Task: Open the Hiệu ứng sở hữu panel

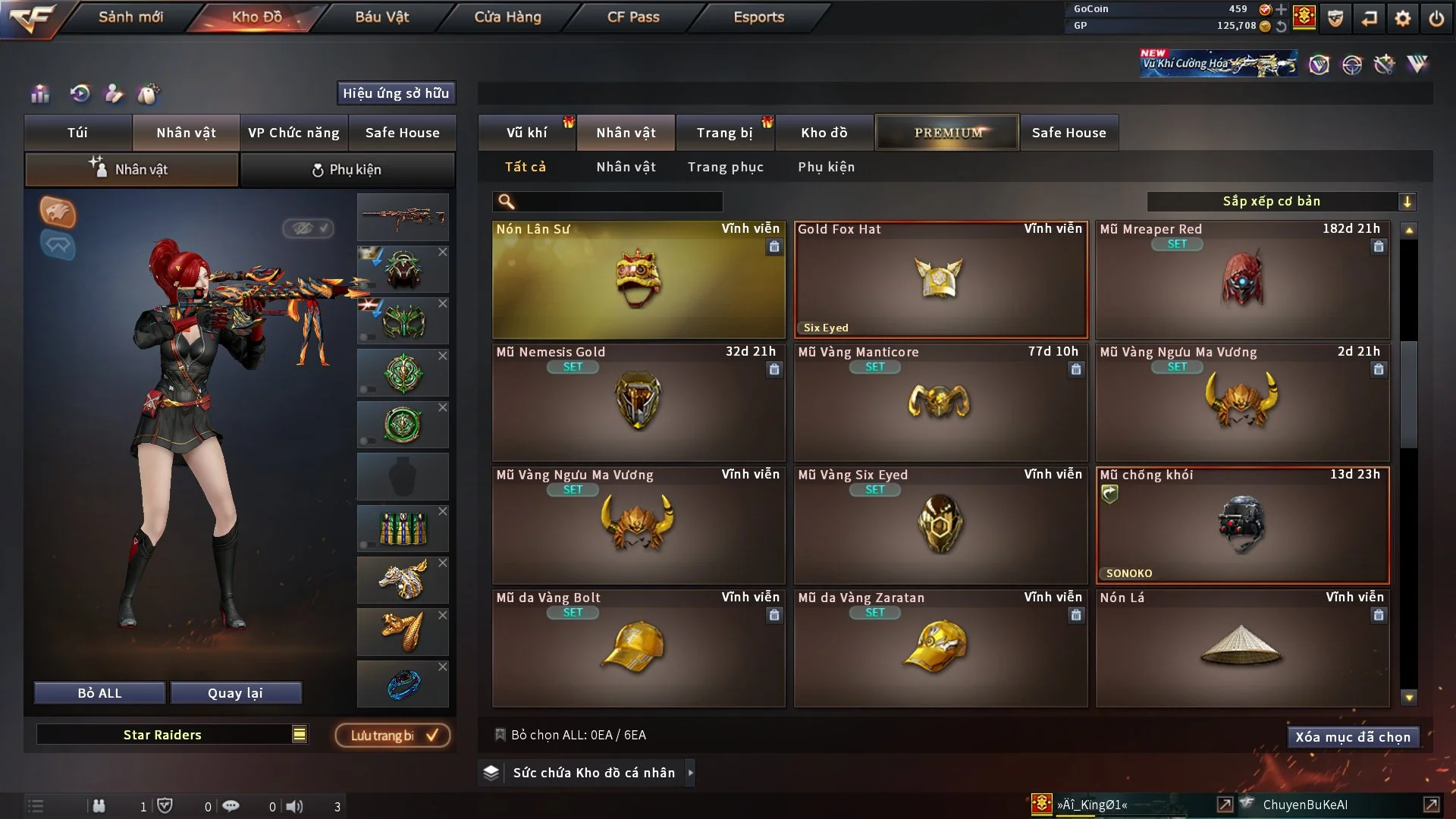Action: coord(395,93)
